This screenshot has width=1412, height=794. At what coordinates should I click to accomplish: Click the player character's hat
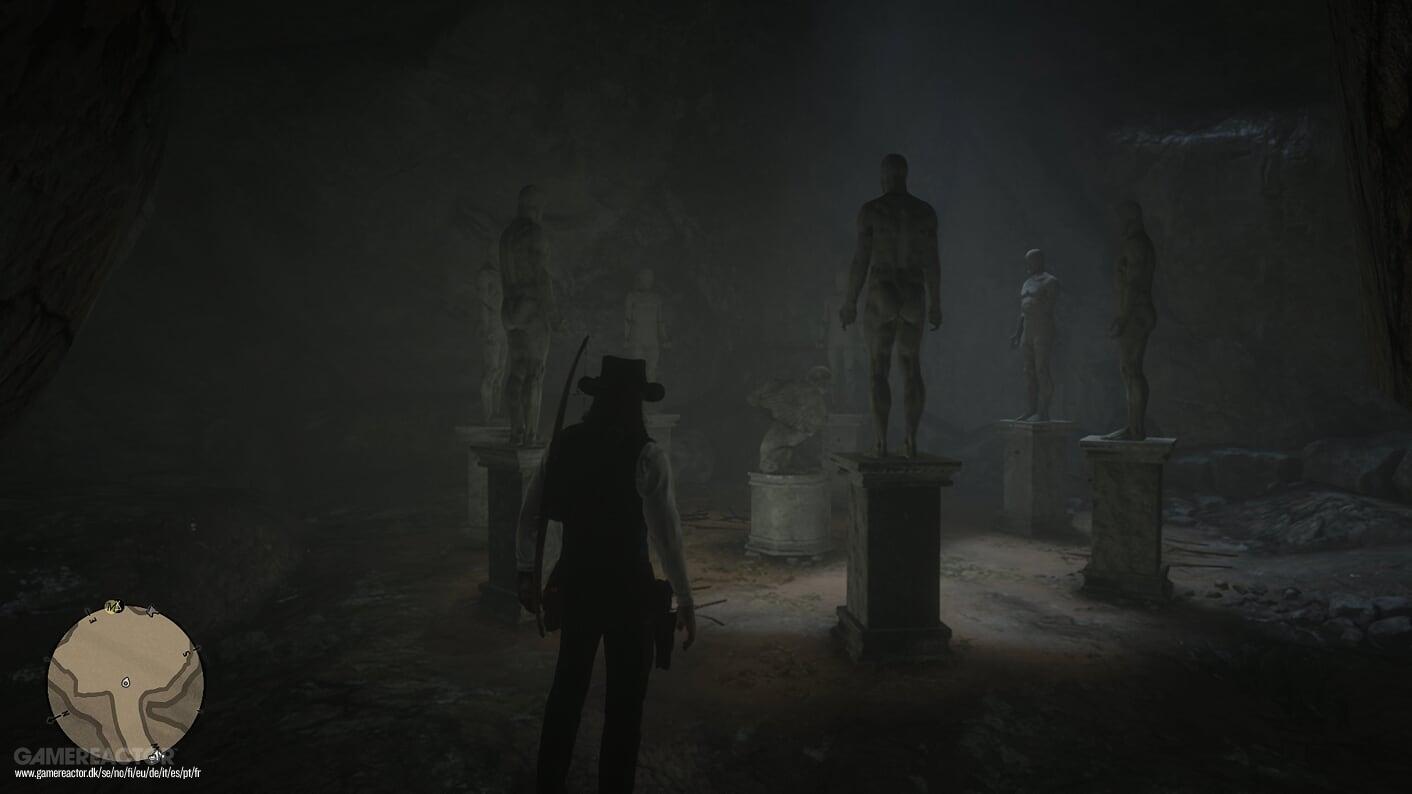(x=621, y=377)
